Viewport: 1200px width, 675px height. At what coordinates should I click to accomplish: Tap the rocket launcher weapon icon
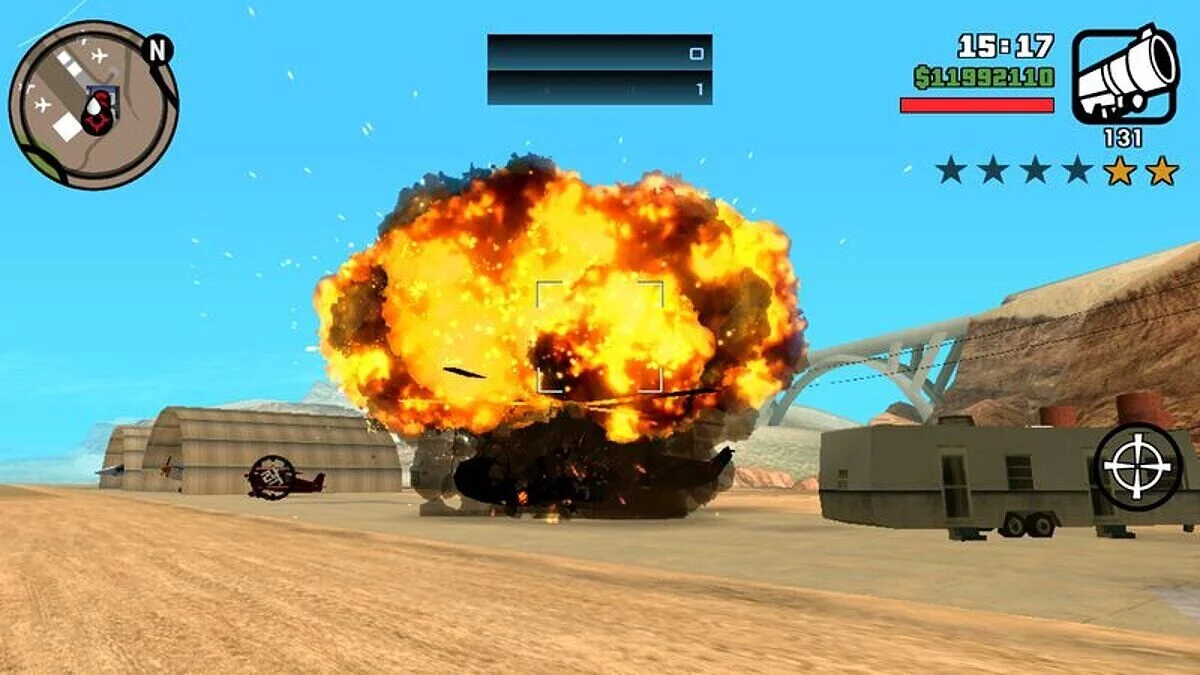1125,75
